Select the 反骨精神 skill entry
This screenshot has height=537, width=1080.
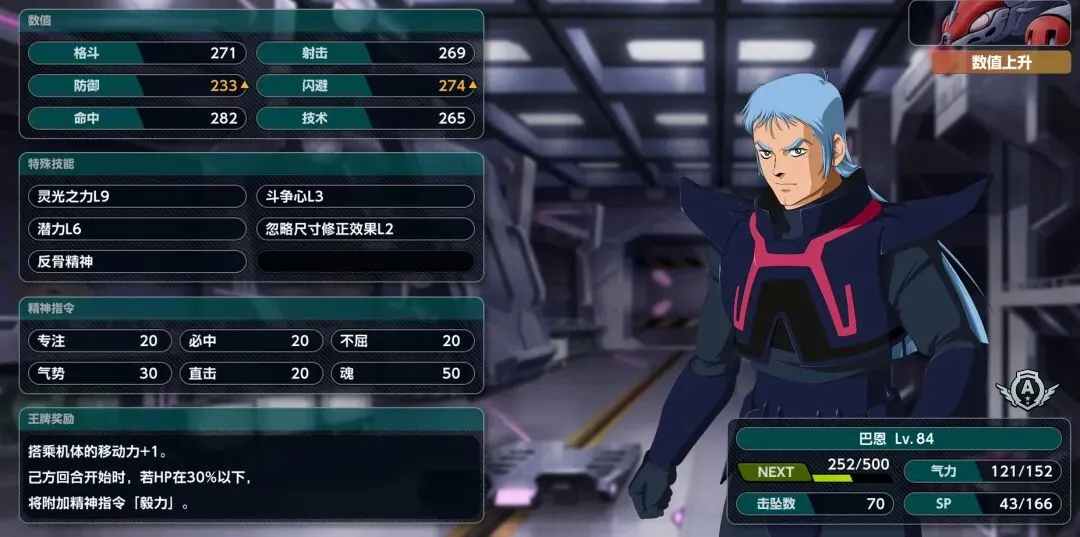coord(137,261)
